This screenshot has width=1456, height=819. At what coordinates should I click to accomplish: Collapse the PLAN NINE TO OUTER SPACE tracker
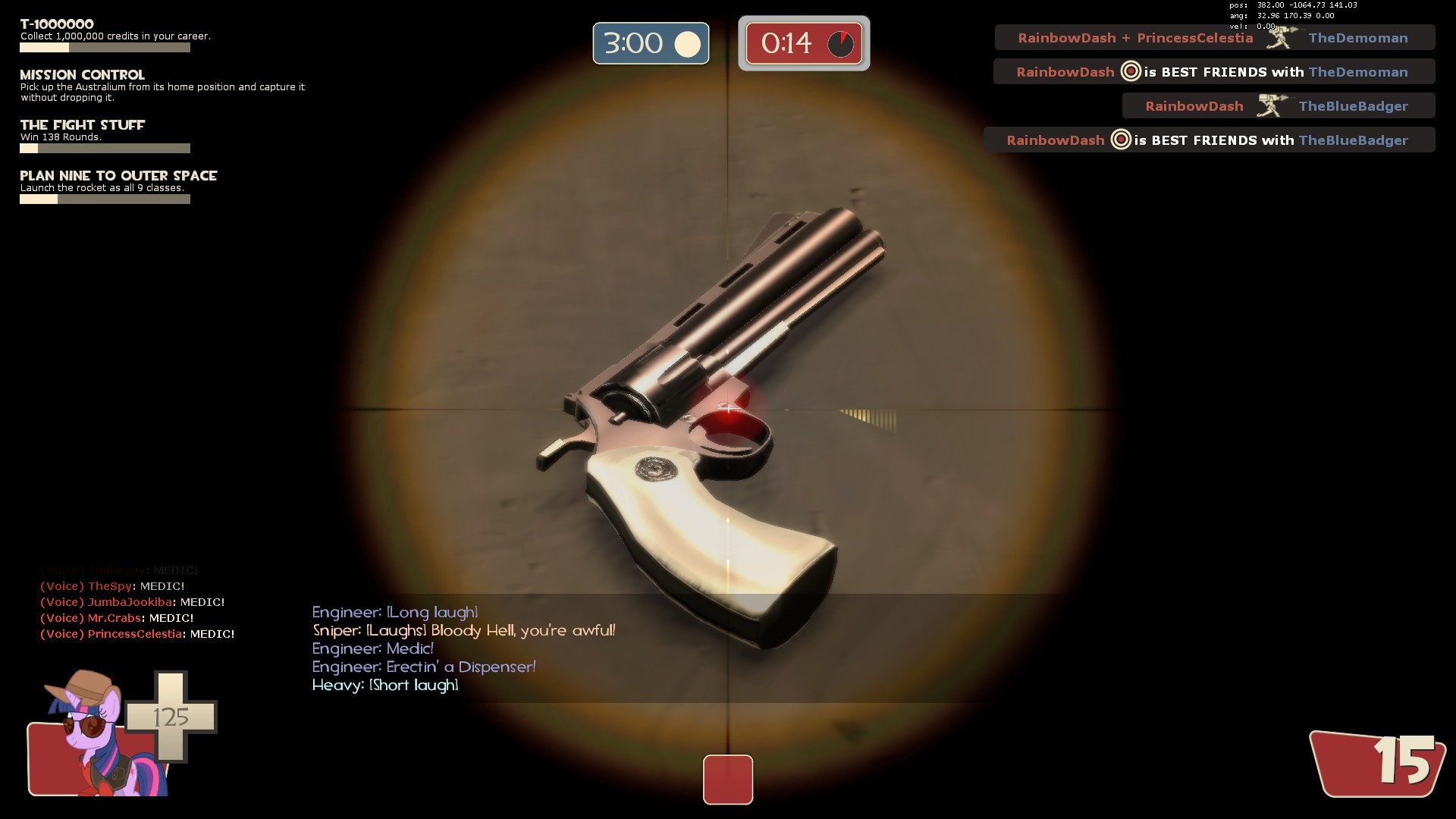tap(118, 175)
